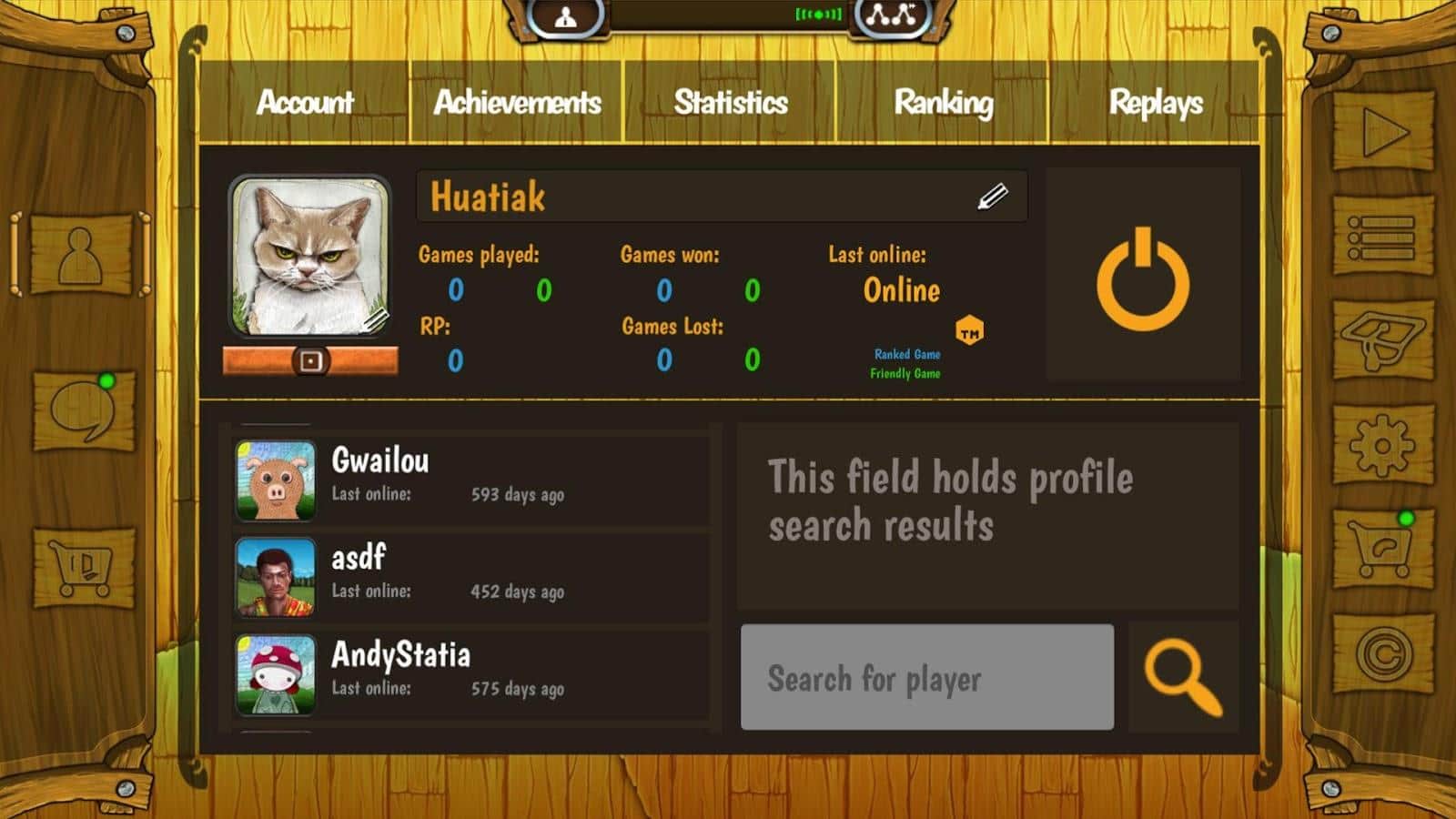Switch to the Account tab

click(x=305, y=102)
